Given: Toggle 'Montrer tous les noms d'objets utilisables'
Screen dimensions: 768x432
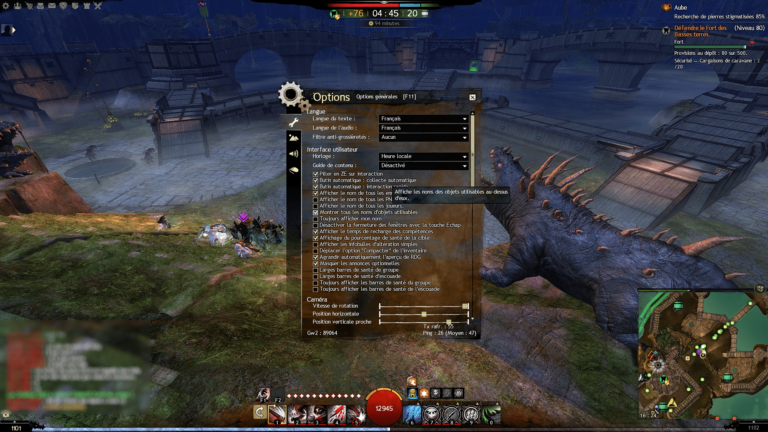Looking at the screenshot, I should 316,212.
